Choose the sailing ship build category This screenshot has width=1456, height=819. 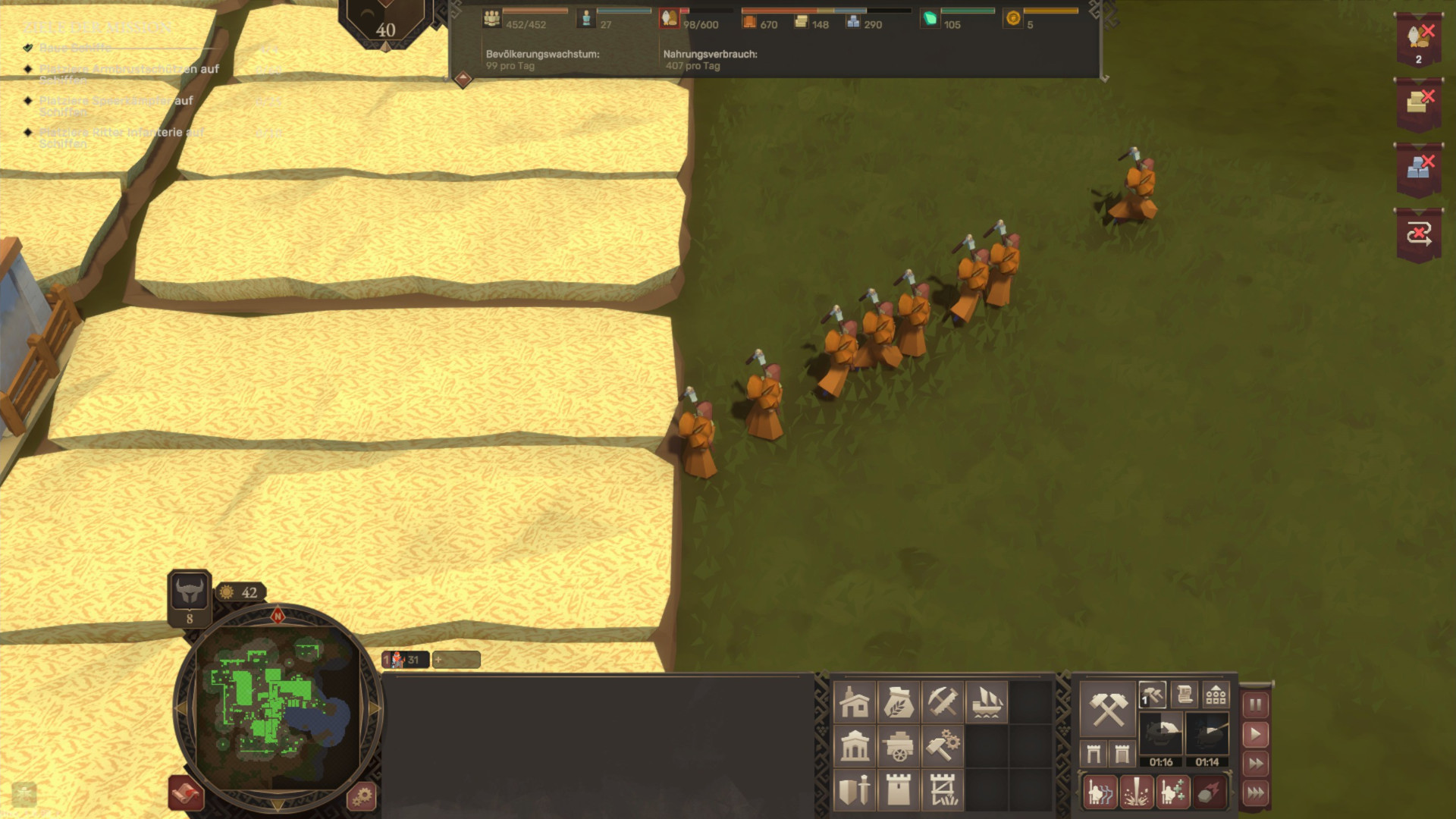(987, 702)
